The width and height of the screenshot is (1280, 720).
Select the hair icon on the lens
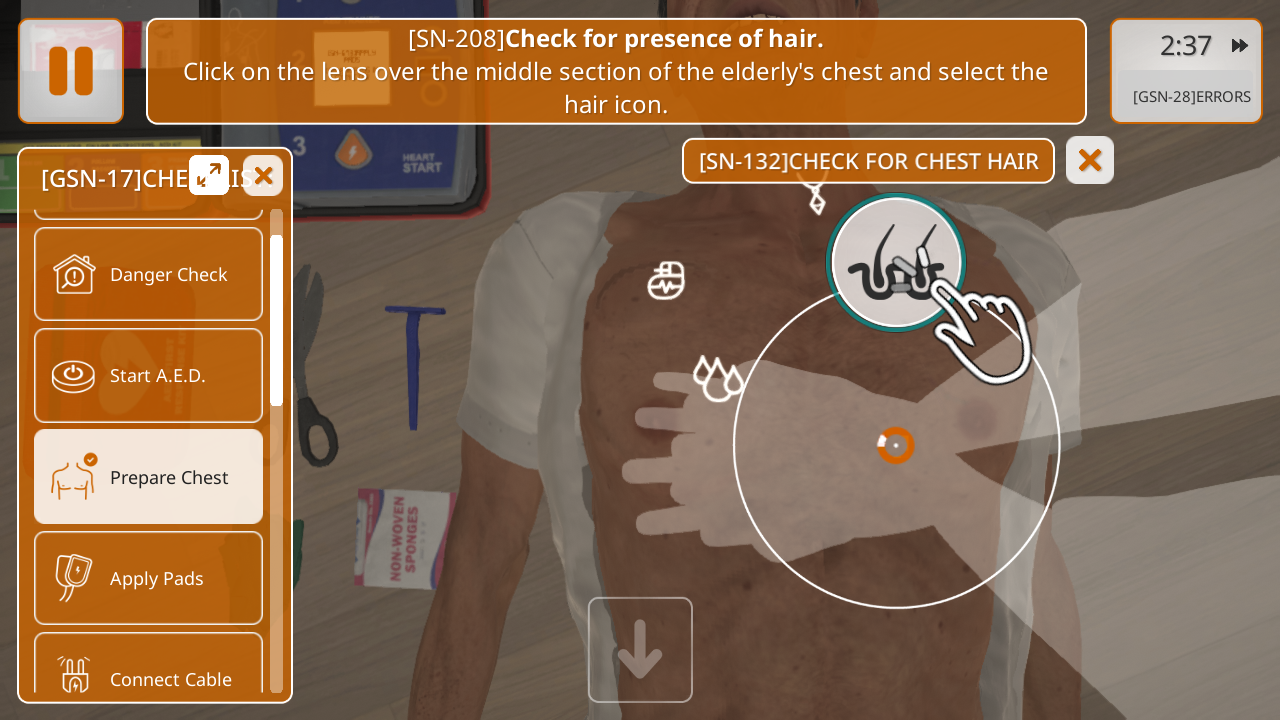pyautogui.click(x=896, y=263)
